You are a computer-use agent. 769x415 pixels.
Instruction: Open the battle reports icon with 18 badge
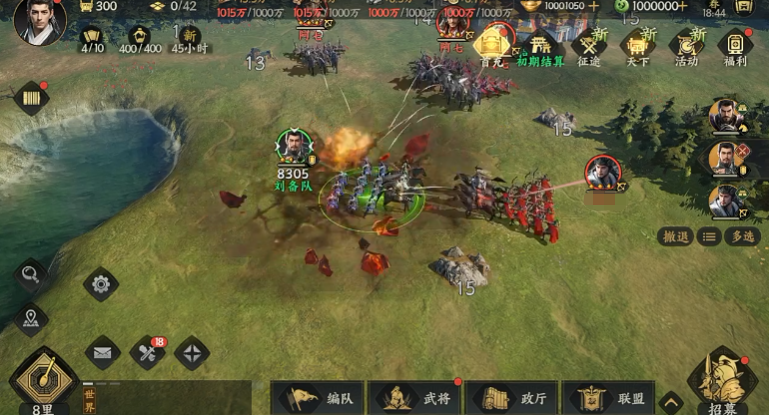[148, 352]
